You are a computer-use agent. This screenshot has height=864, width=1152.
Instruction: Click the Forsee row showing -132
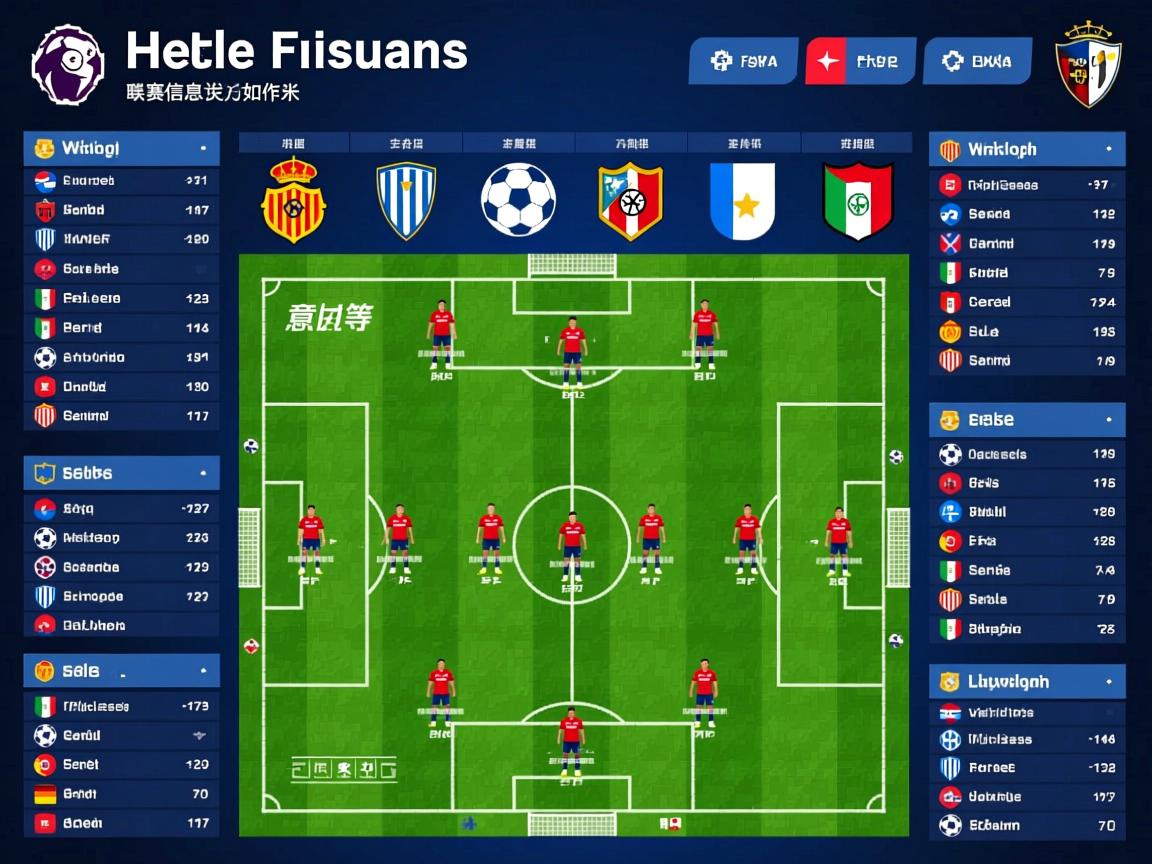click(x=1027, y=768)
